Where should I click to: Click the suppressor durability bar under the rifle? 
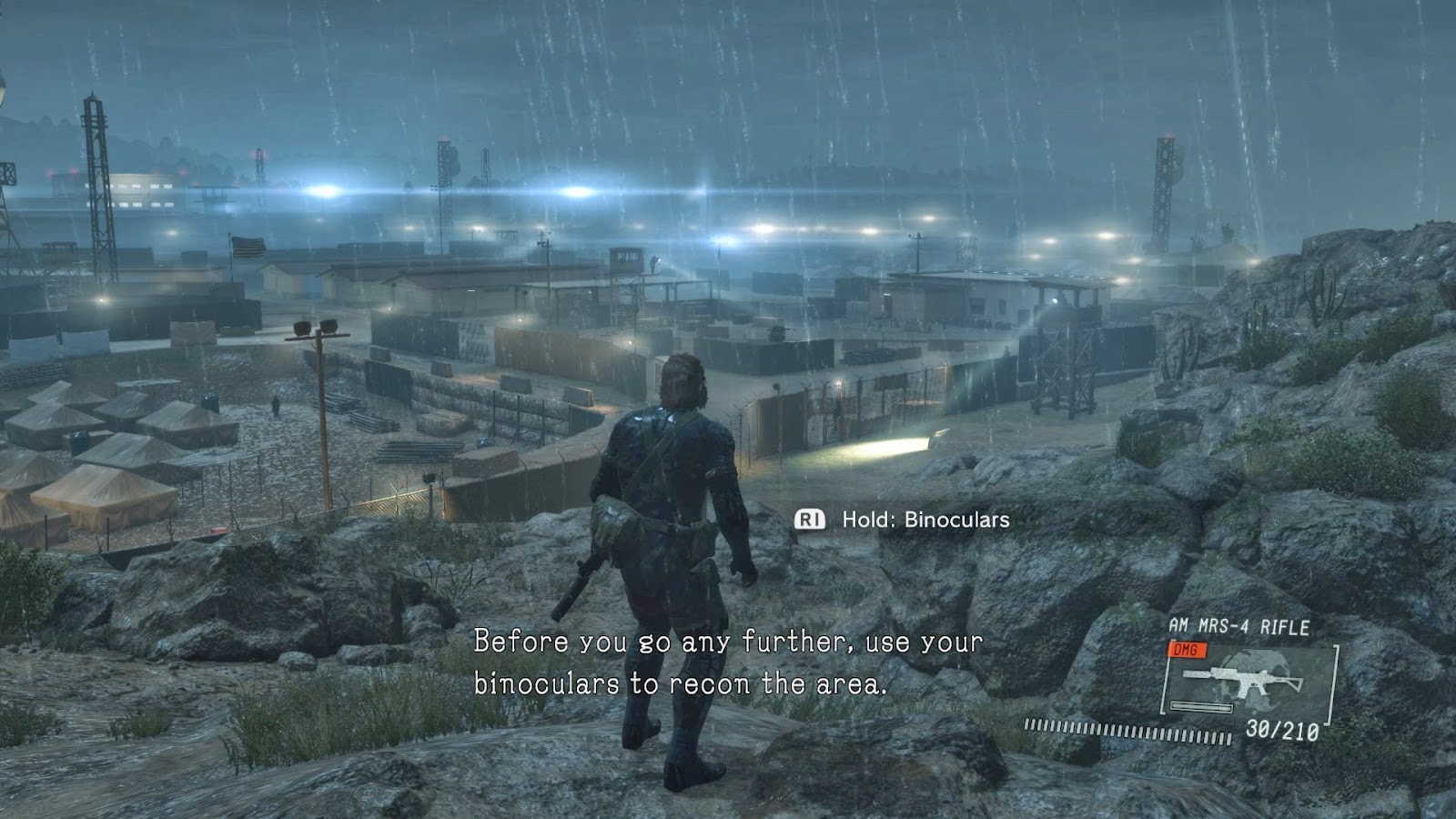tap(1201, 705)
